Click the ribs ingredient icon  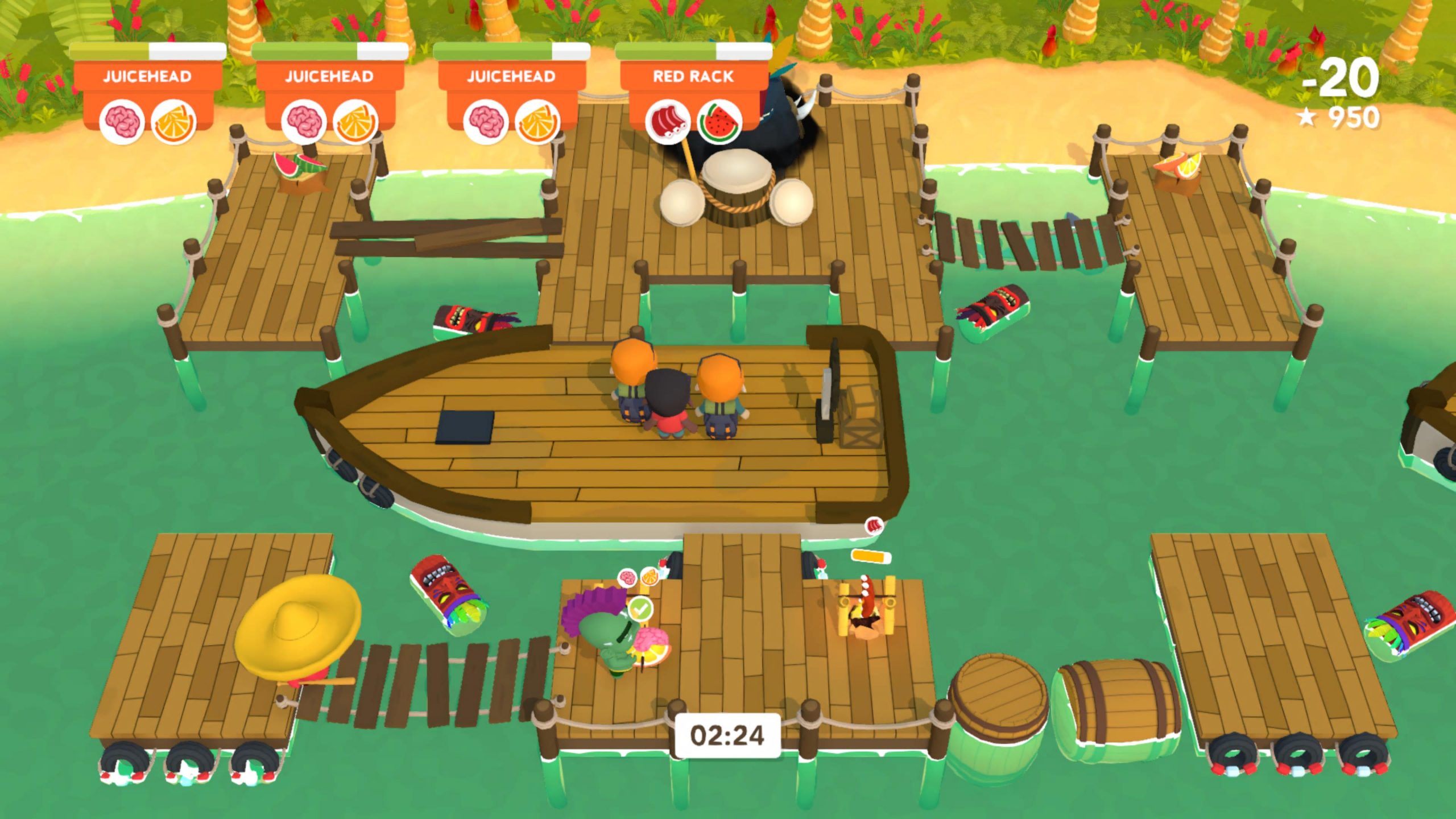click(x=668, y=121)
